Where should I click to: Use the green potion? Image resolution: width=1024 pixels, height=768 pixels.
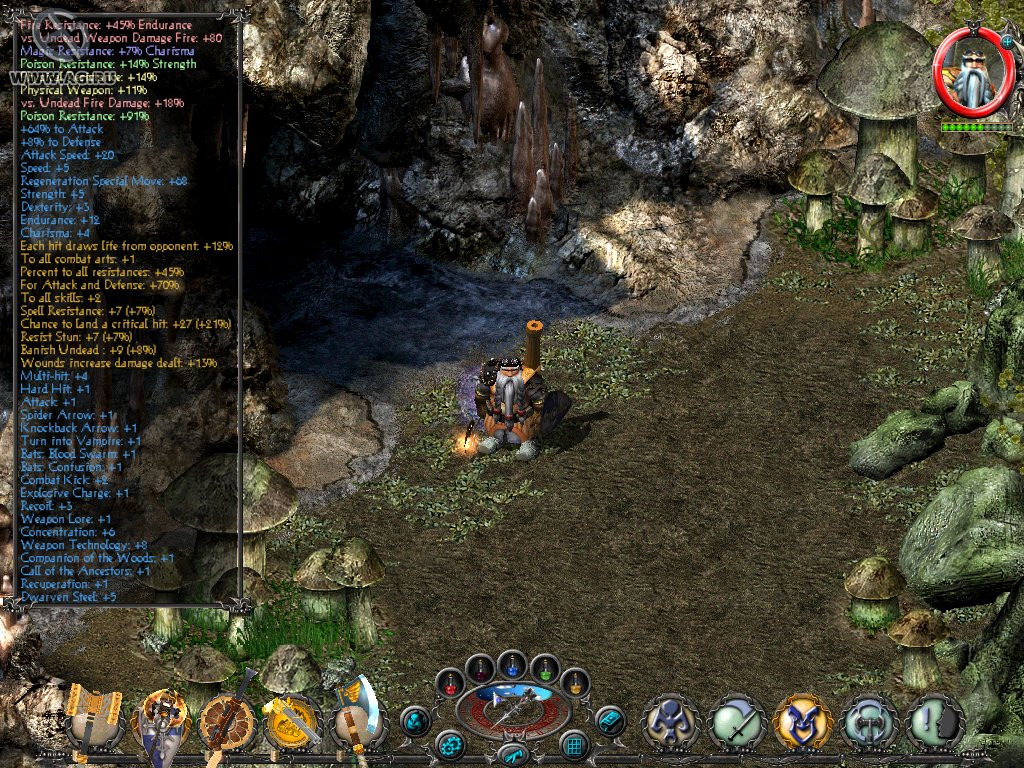tap(544, 667)
